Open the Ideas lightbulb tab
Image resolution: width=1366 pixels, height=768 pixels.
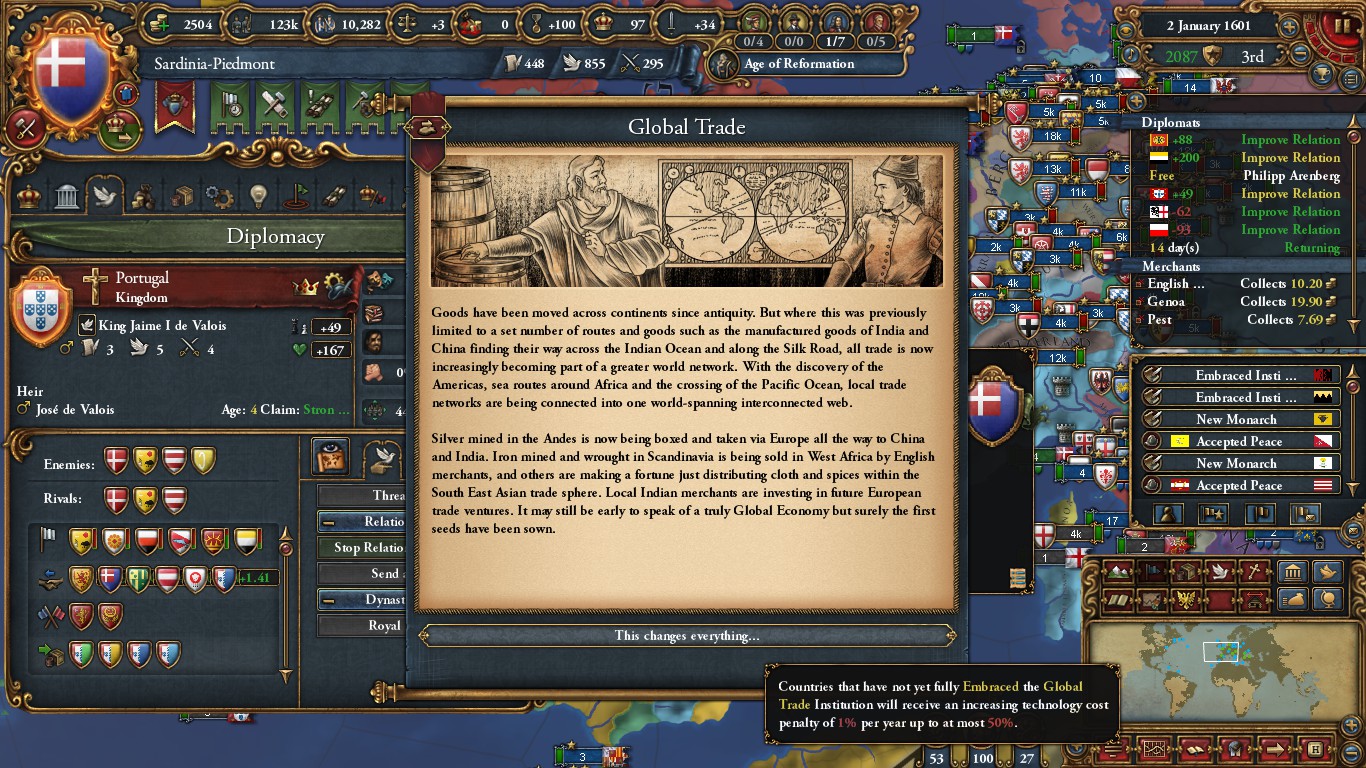[257, 195]
